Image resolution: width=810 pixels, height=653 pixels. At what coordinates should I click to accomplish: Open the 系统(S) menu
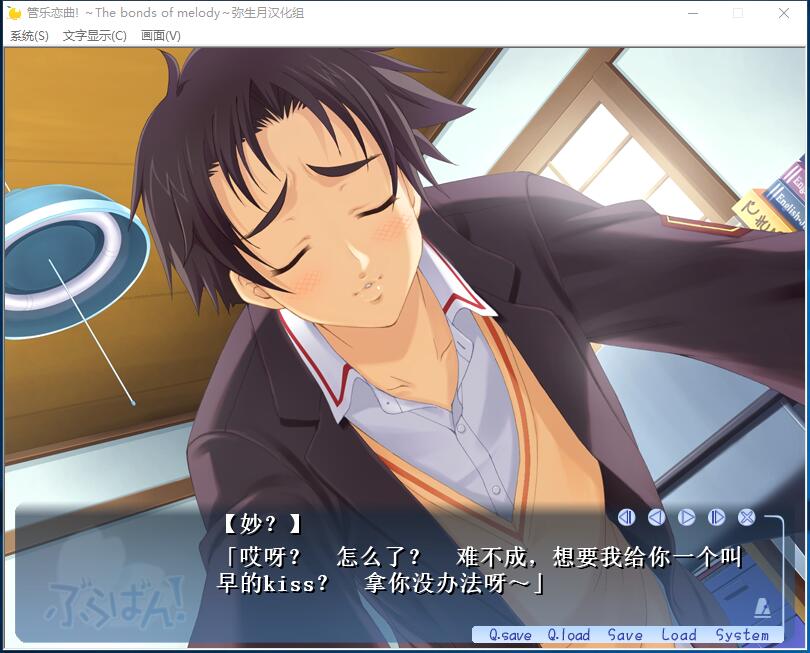click(x=29, y=36)
